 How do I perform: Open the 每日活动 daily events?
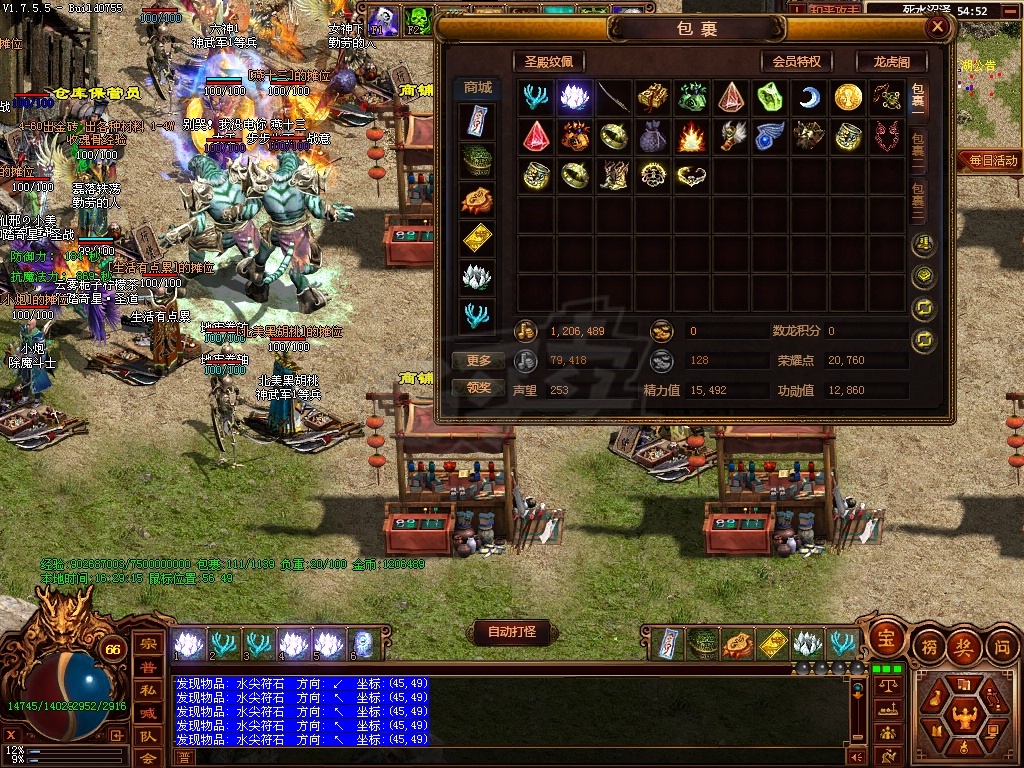point(990,160)
